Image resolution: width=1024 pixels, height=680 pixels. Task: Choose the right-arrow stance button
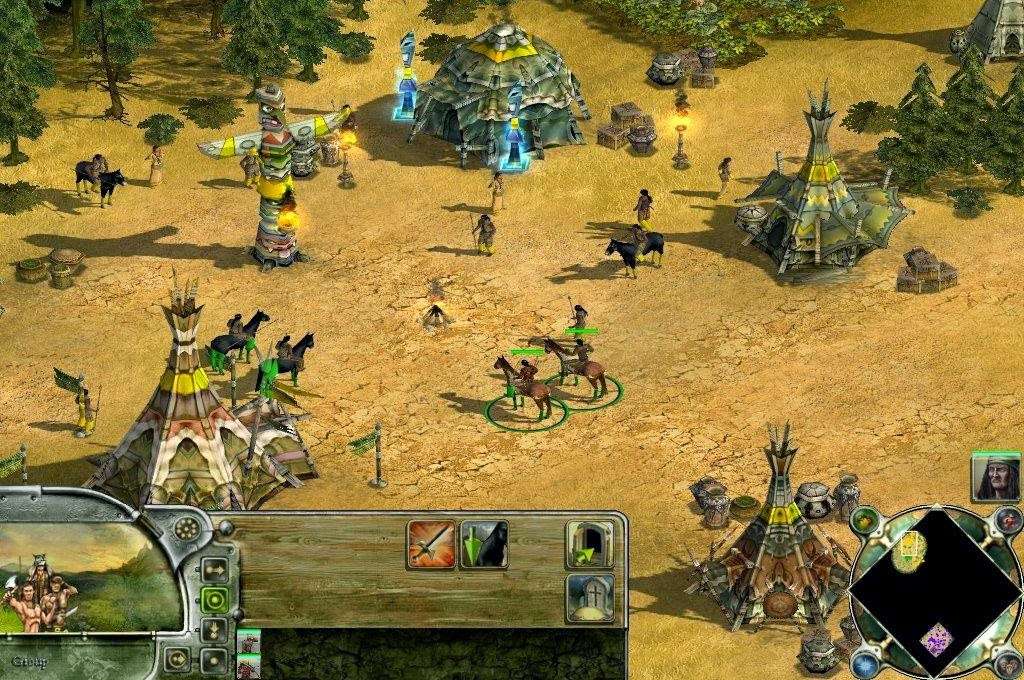[213, 570]
